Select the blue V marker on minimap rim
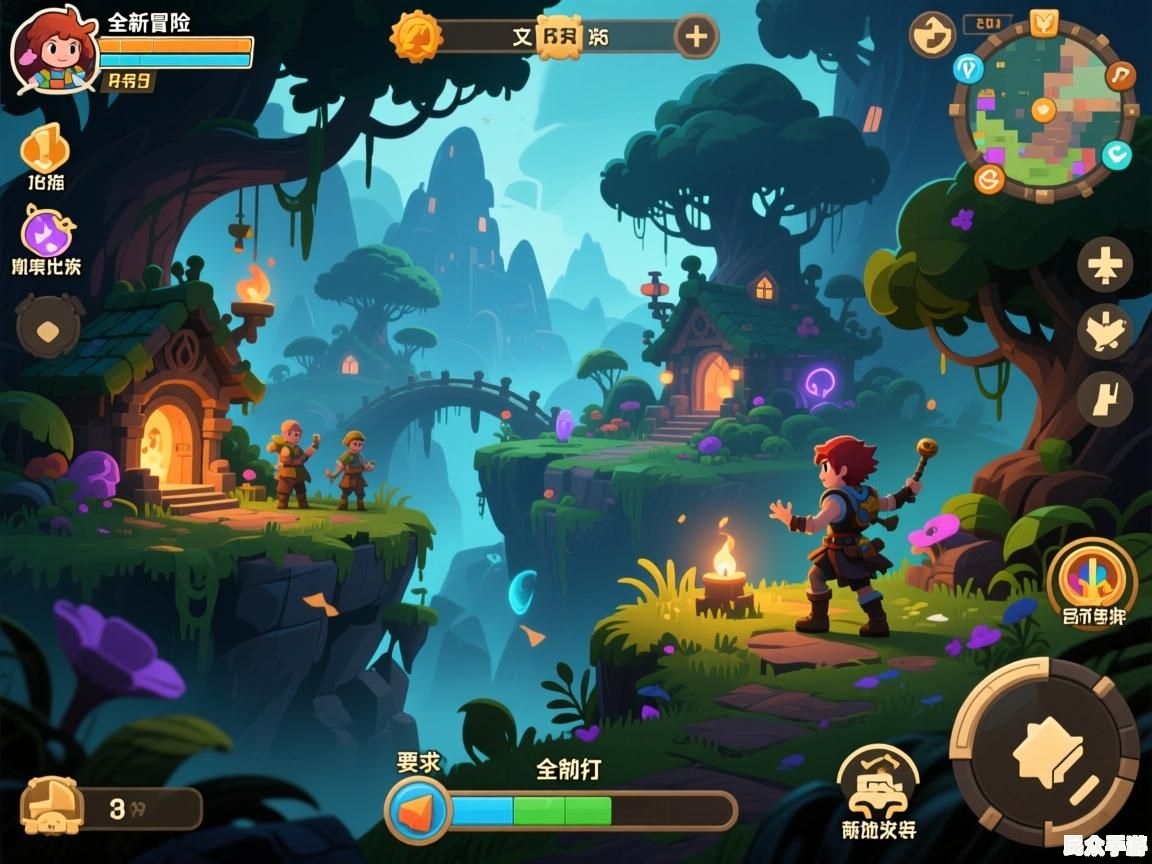 (967, 68)
